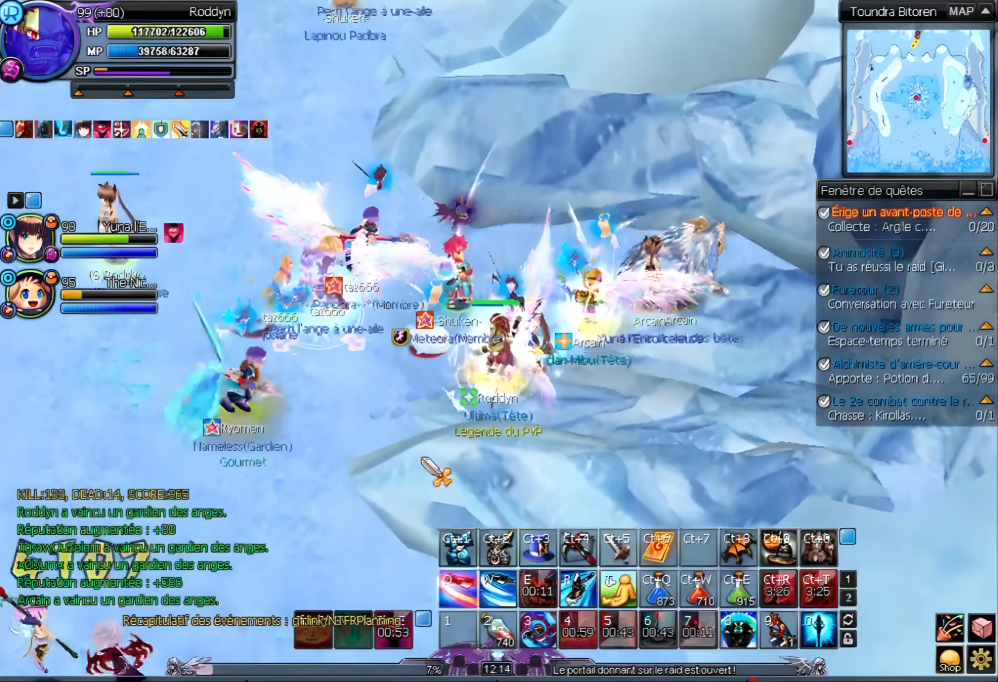
Task: Click the hotbar rotate arrows button
Action: (x=847, y=620)
